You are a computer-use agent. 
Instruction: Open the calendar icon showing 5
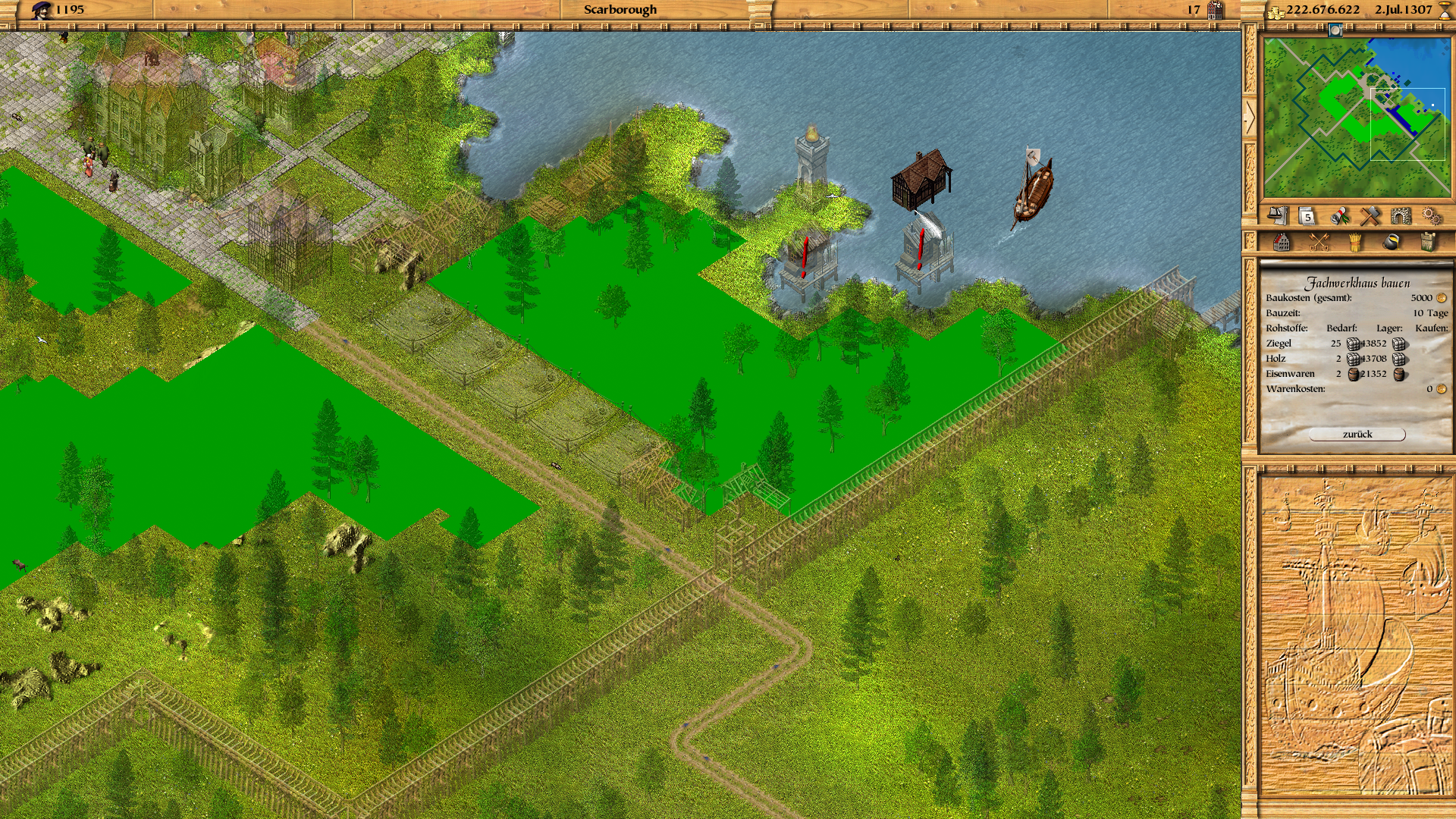coord(1307,217)
